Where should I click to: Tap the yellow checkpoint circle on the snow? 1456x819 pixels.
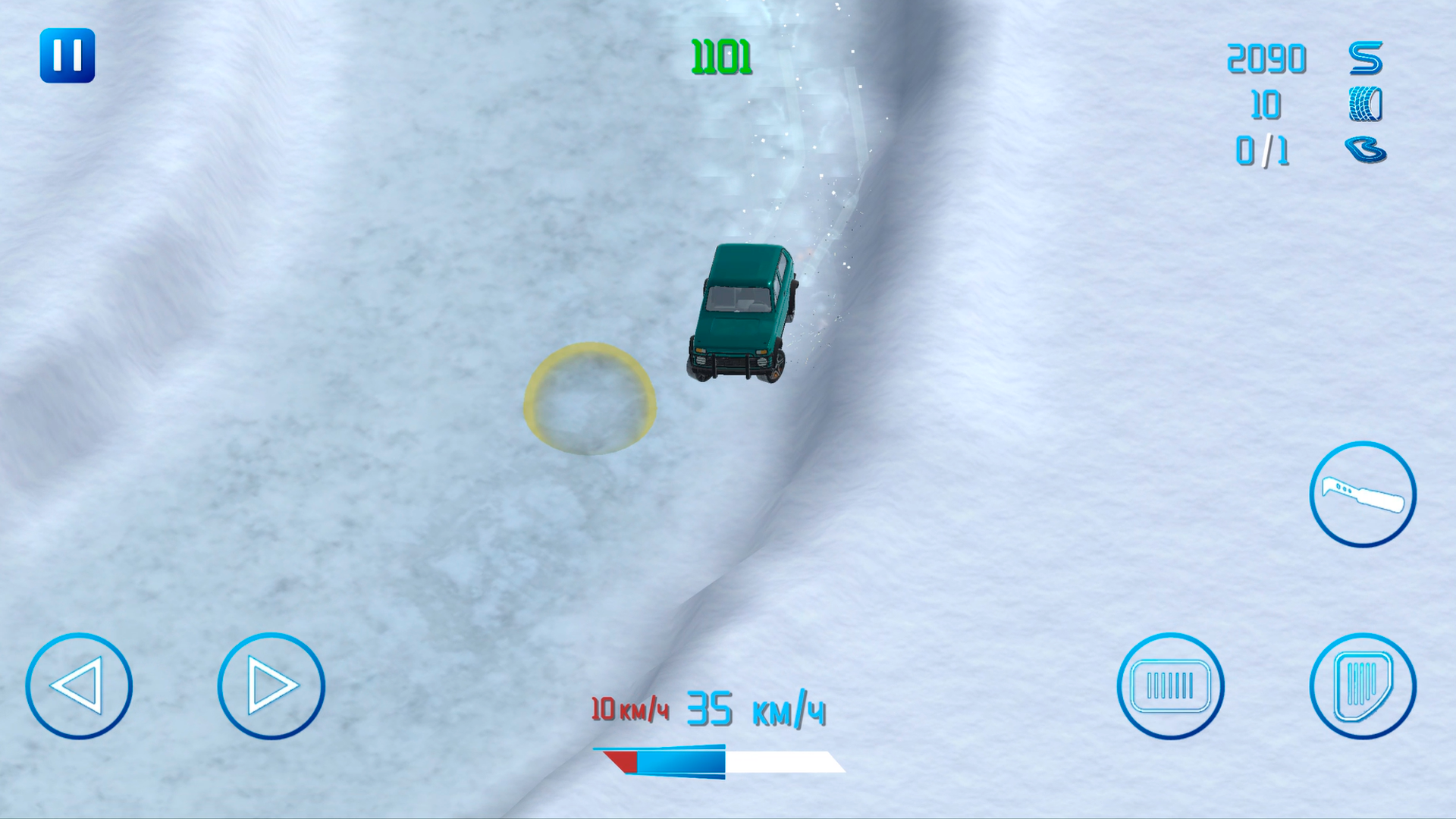point(590,398)
